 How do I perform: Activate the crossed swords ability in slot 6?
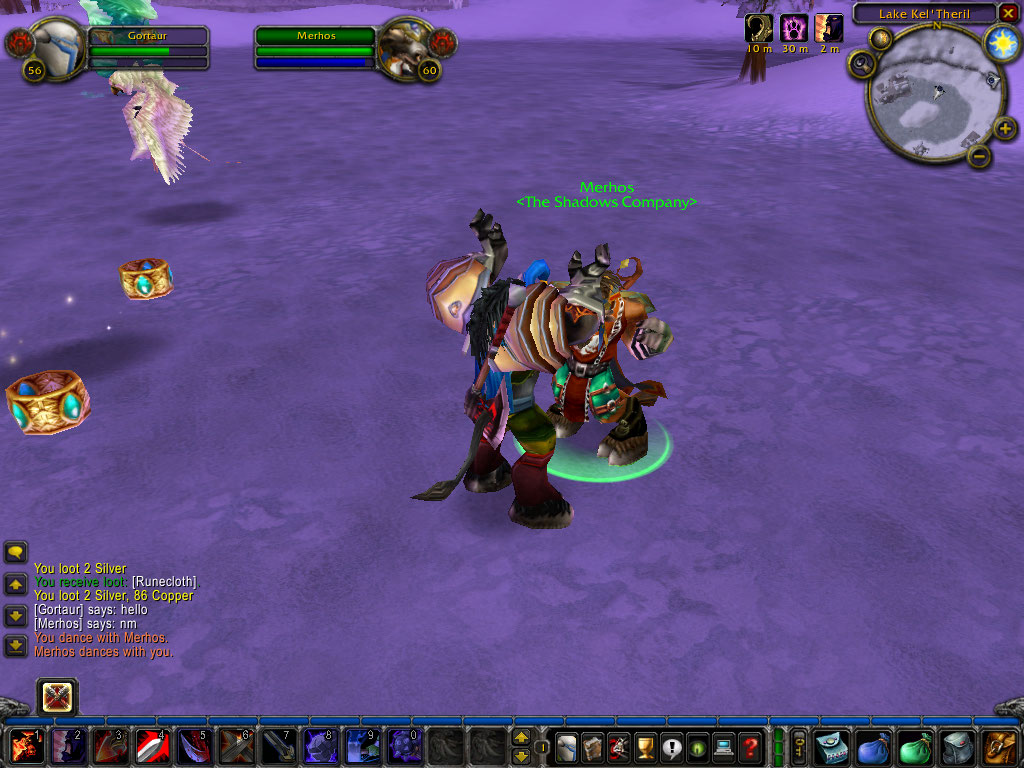[235, 746]
